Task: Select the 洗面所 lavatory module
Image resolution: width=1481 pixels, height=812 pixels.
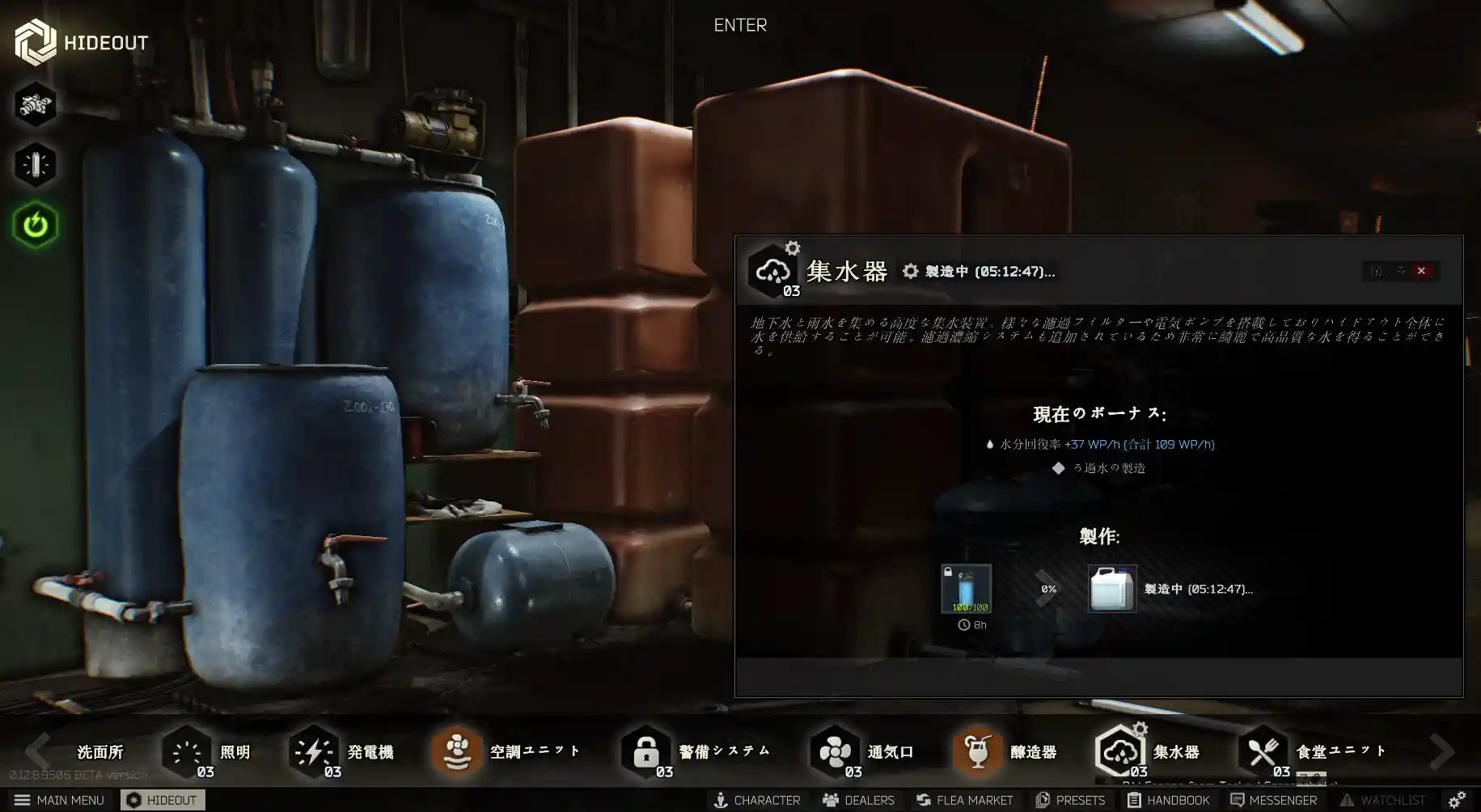Action: pyautogui.click(x=99, y=751)
